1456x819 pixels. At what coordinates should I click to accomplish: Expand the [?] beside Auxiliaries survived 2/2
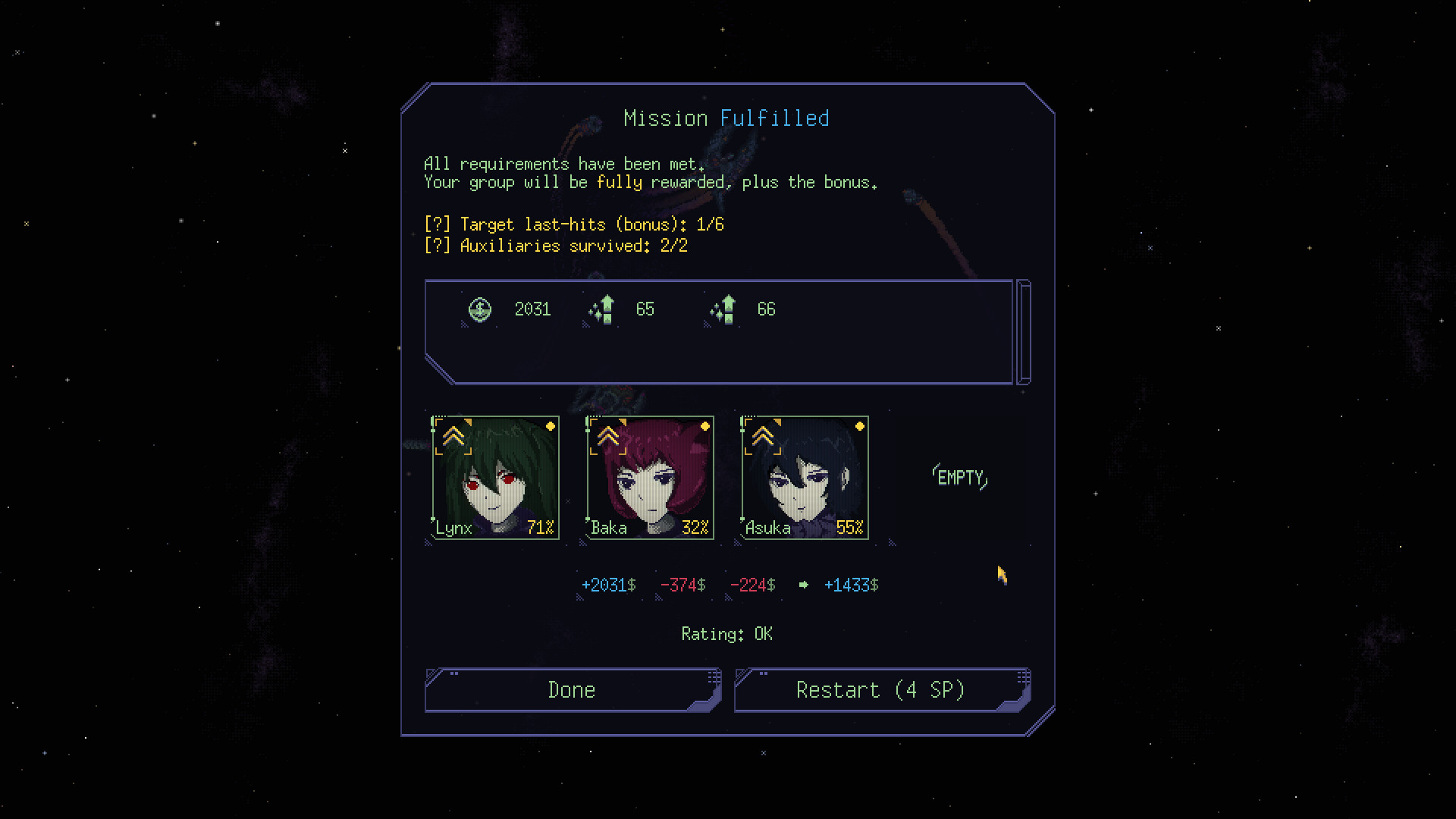click(436, 246)
